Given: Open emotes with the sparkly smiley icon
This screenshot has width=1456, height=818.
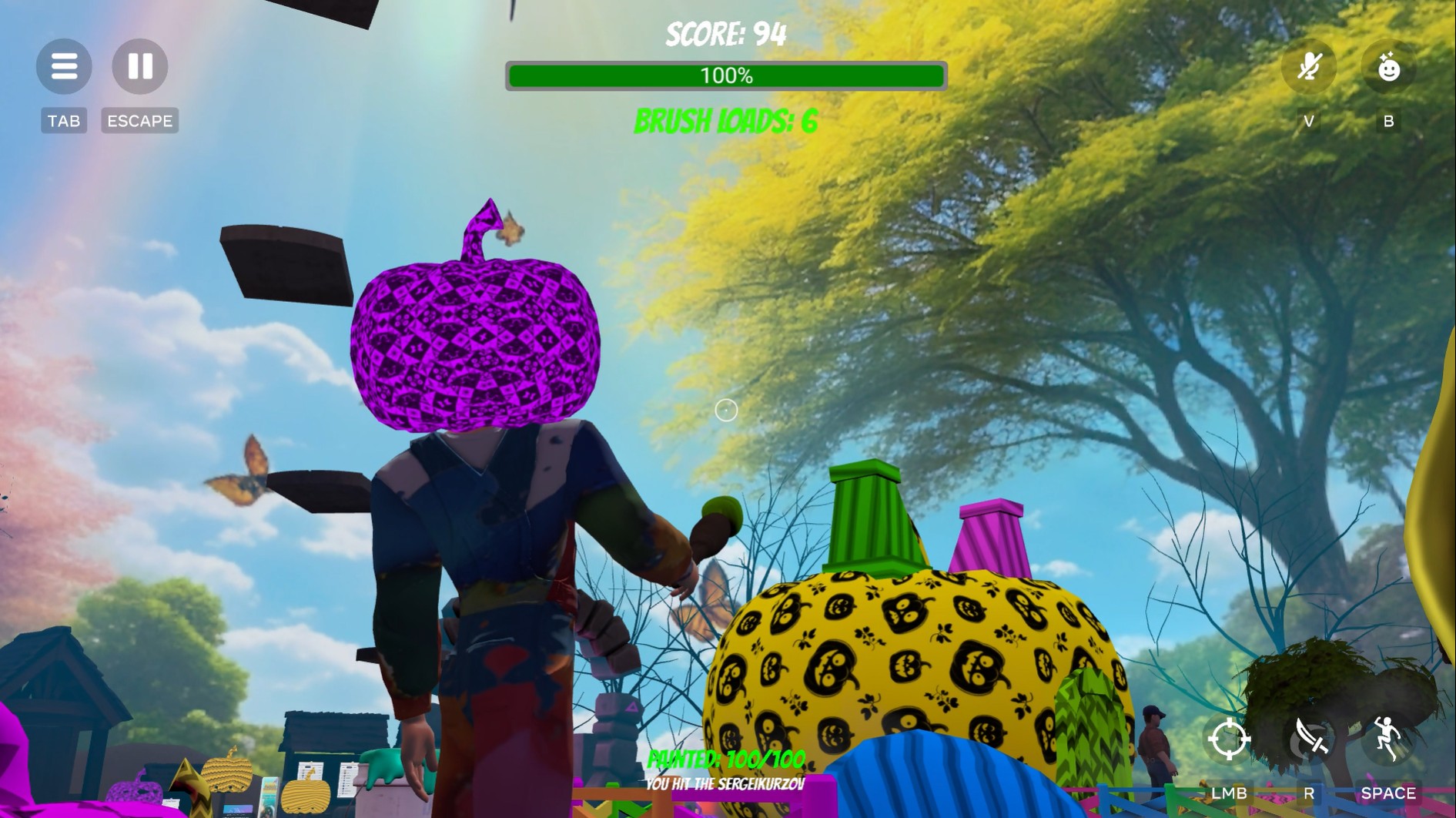Looking at the screenshot, I should pyautogui.click(x=1388, y=68).
